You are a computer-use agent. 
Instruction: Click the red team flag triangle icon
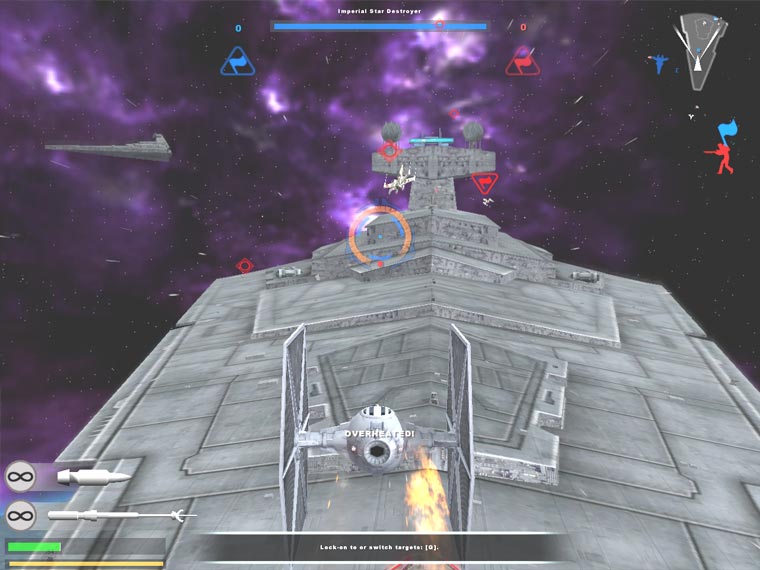(522, 60)
